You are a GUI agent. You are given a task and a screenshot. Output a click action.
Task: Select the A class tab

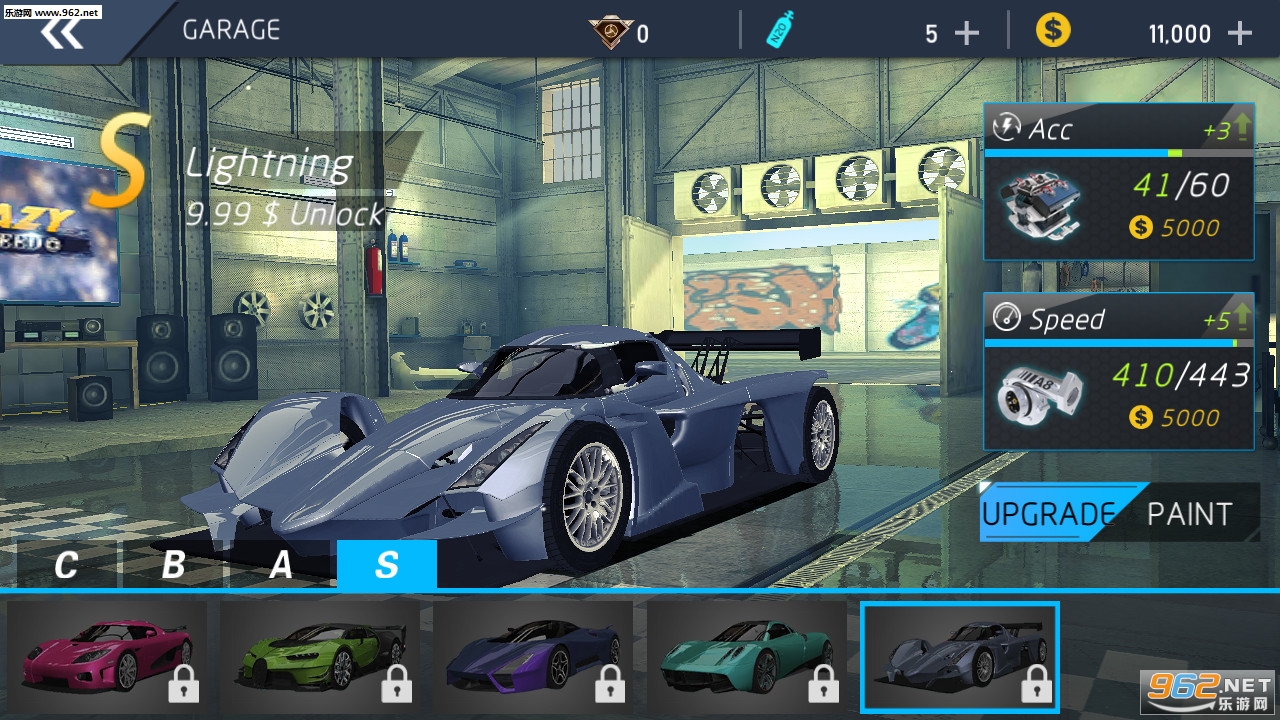click(x=281, y=565)
